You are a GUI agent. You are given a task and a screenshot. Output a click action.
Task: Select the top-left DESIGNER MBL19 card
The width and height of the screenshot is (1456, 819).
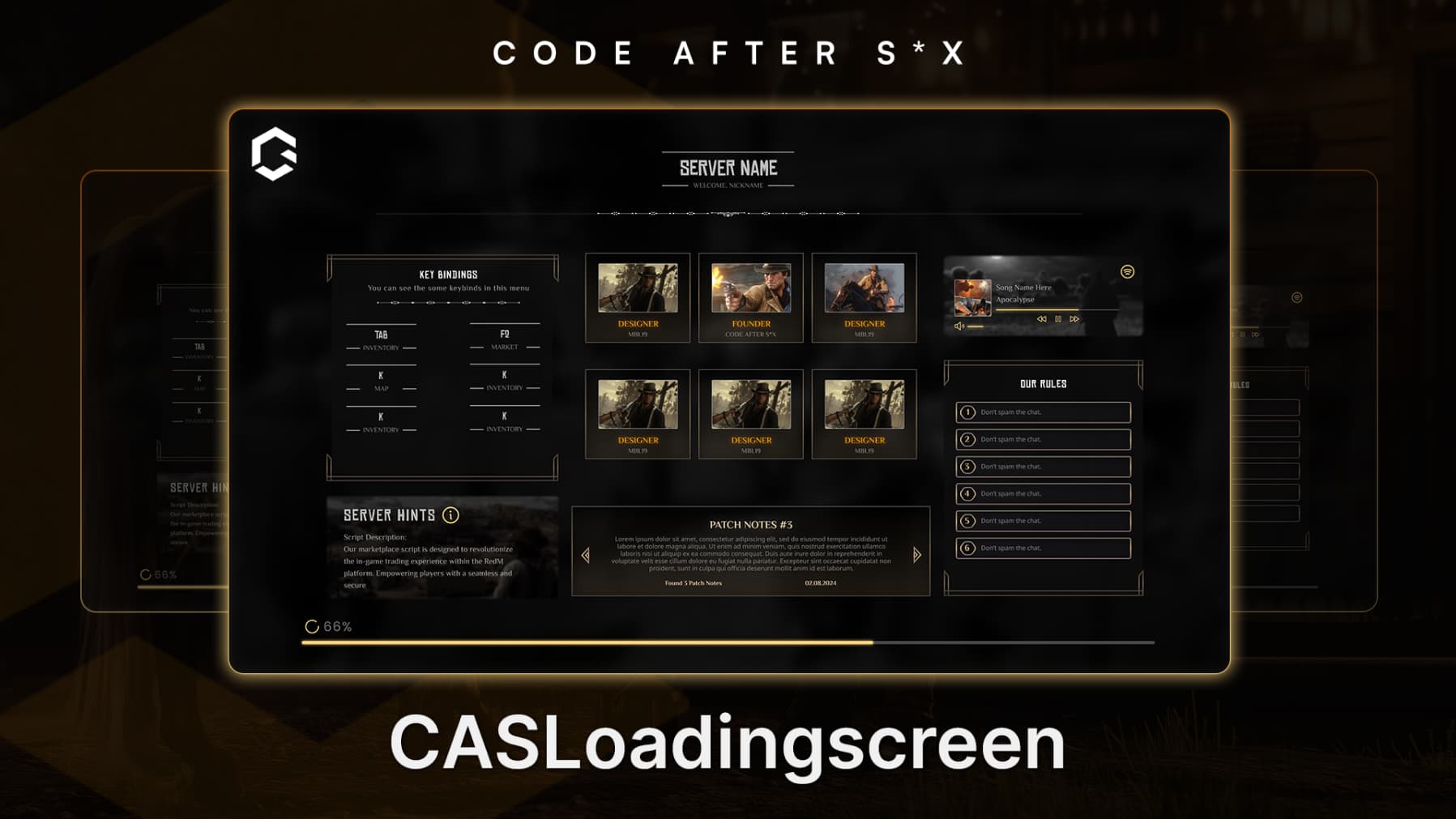(x=637, y=297)
